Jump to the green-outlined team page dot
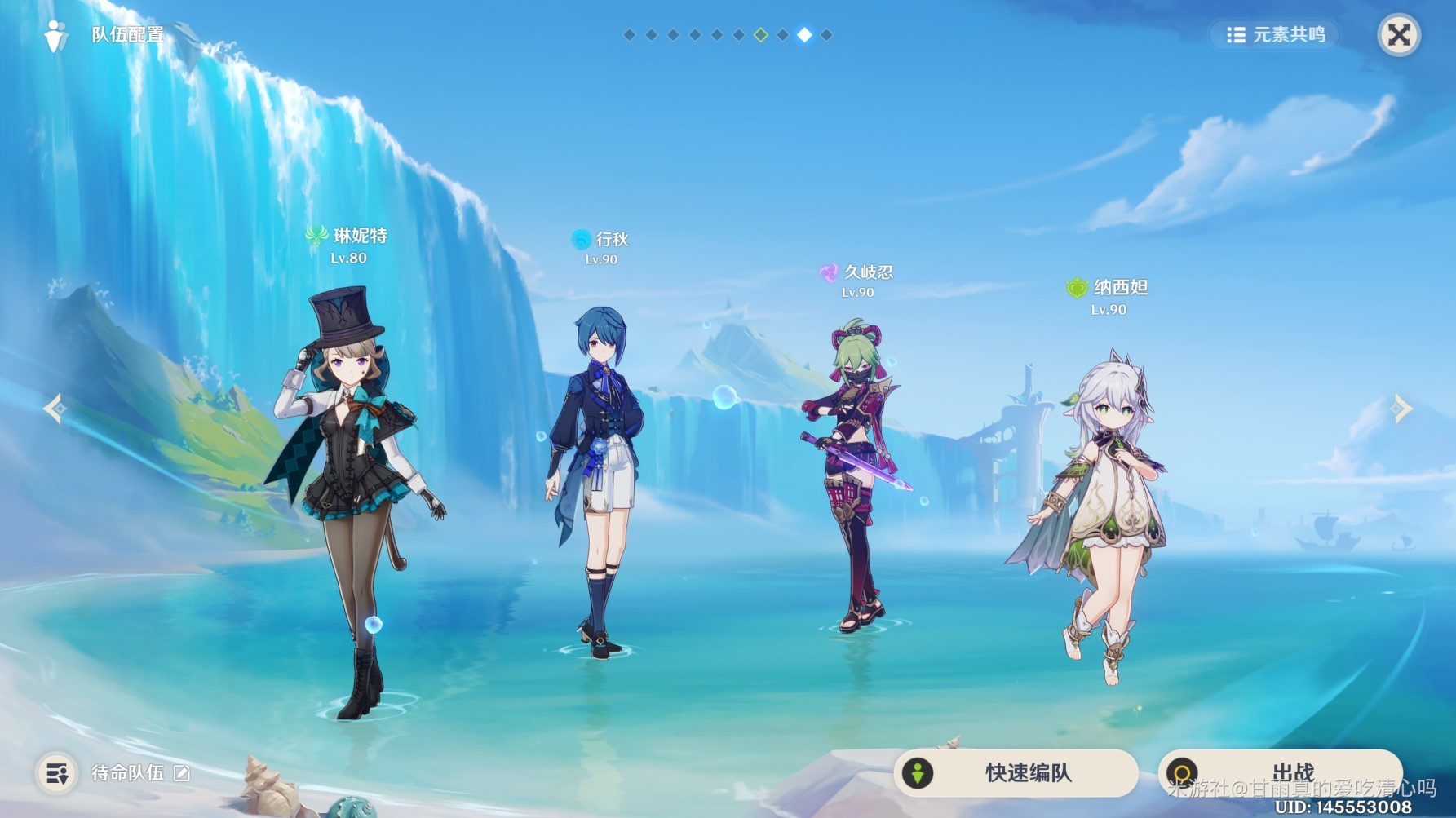The image size is (1456, 818). (760, 35)
